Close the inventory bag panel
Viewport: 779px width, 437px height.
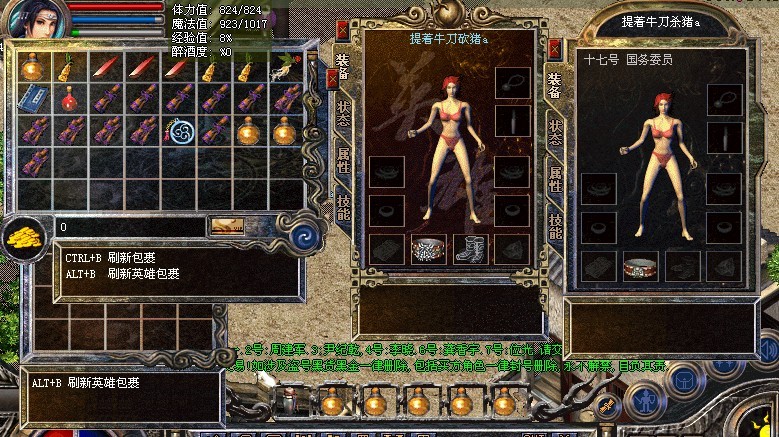point(332,78)
